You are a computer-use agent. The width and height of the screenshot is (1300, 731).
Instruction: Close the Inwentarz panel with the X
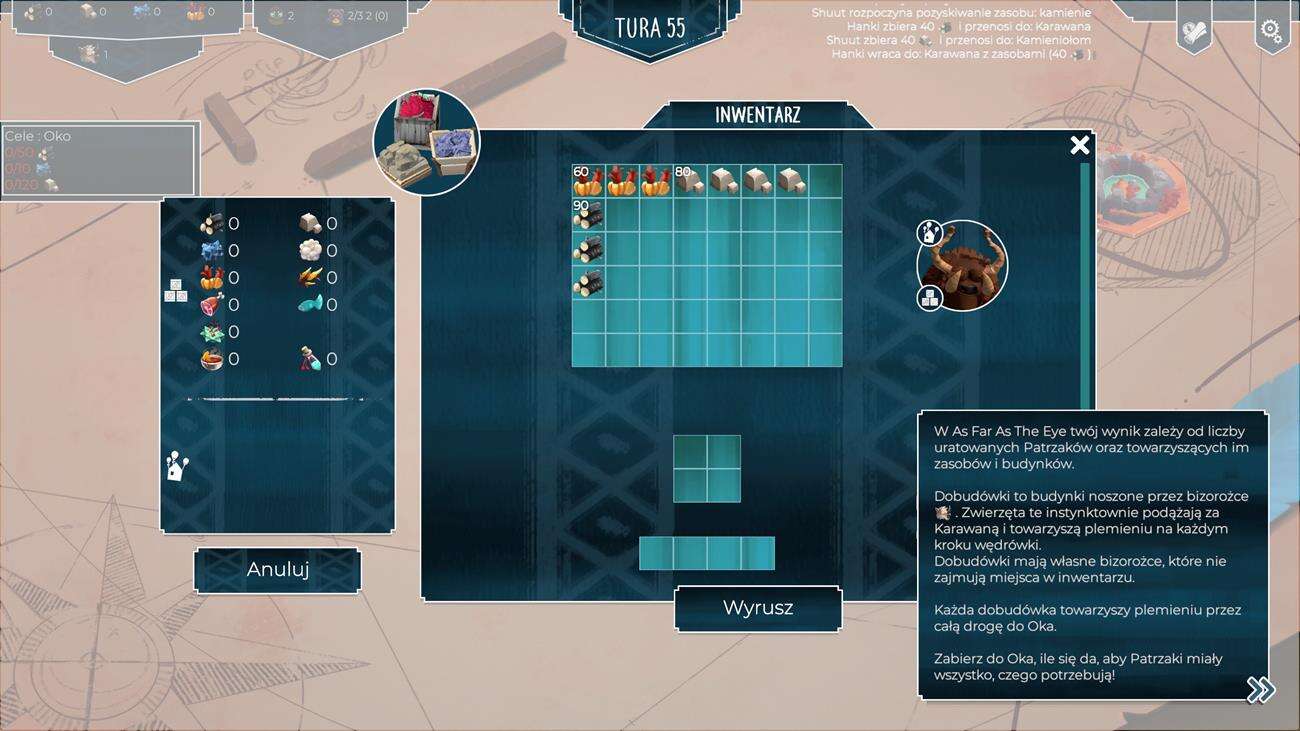pyautogui.click(x=1079, y=146)
